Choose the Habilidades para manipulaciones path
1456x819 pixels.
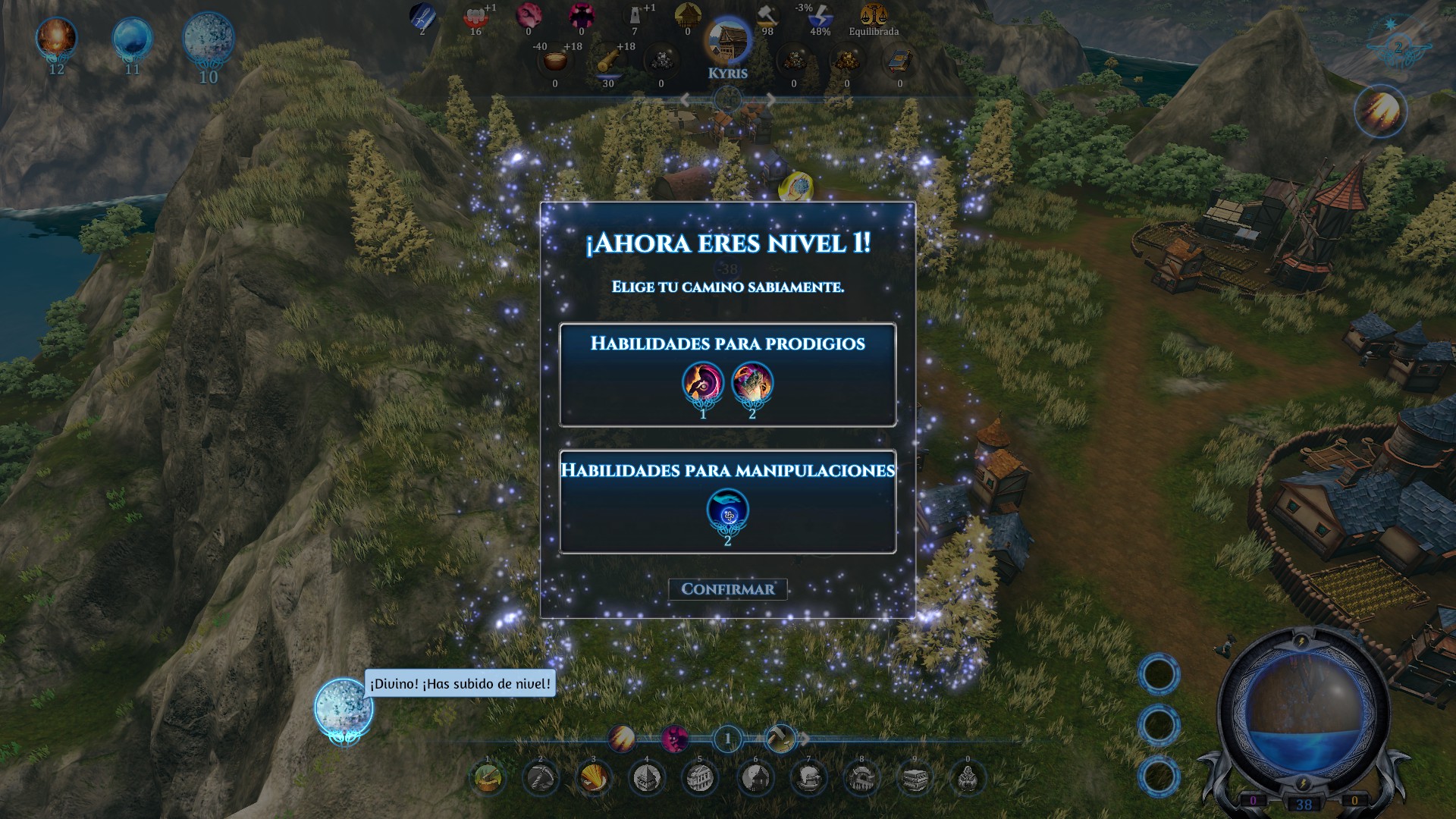coord(727,501)
